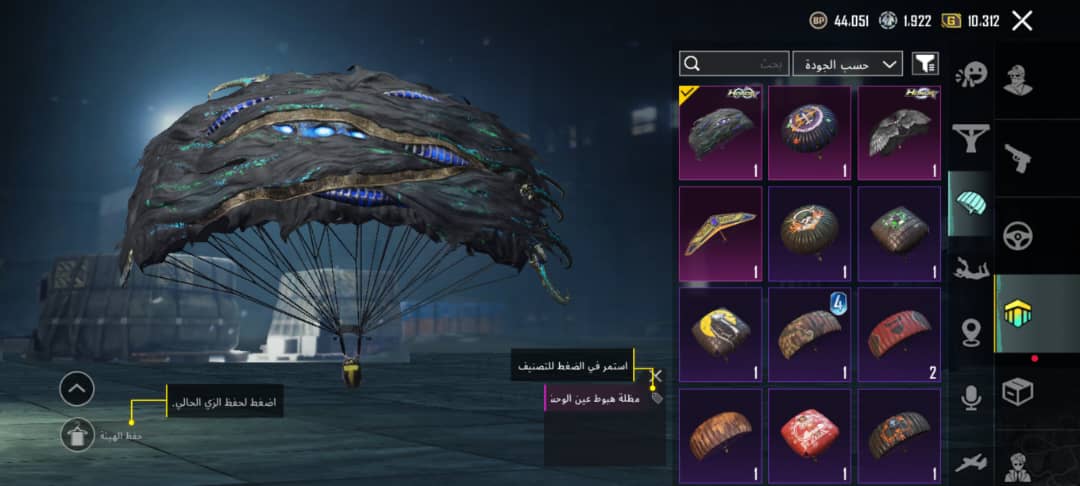Click the search field in the inventory

coord(734,64)
